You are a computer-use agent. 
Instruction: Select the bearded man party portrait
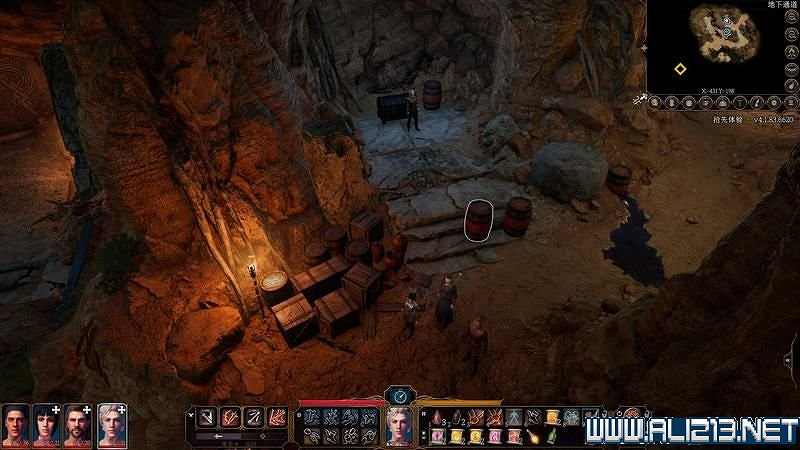coord(79,424)
